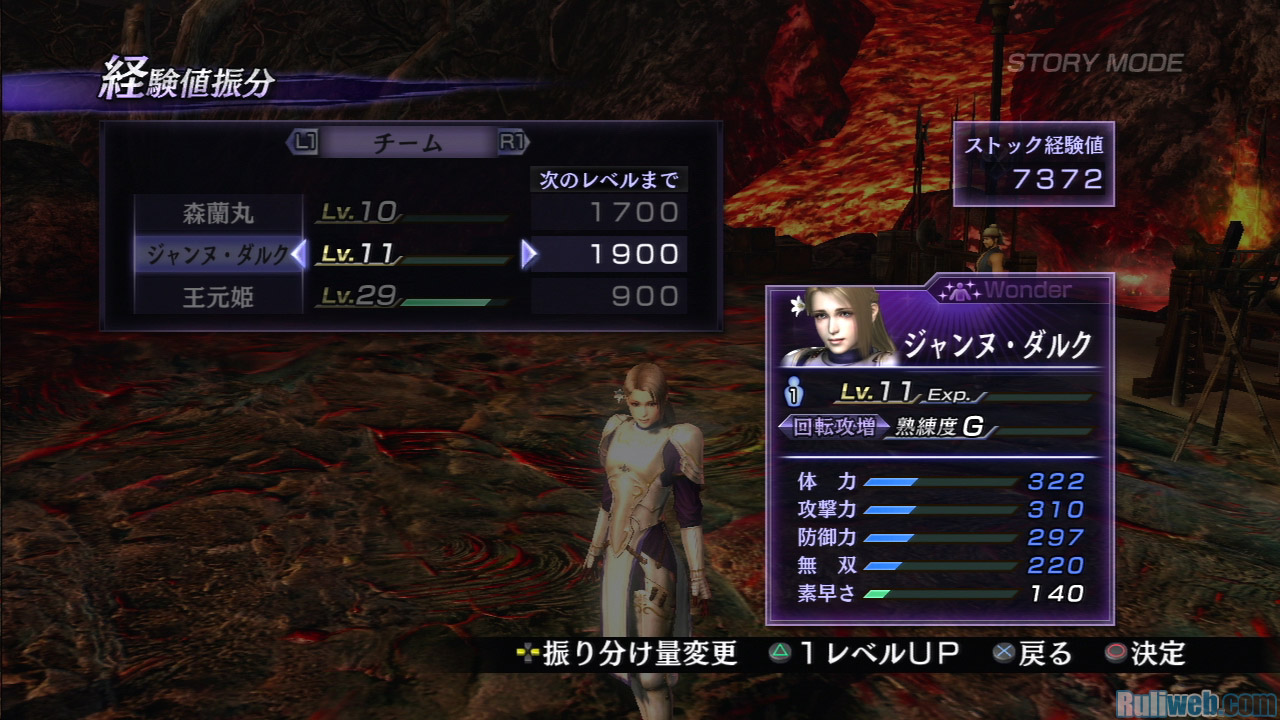Open the チーム tab header
The width and height of the screenshot is (1280, 720).
[x=407, y=144]
